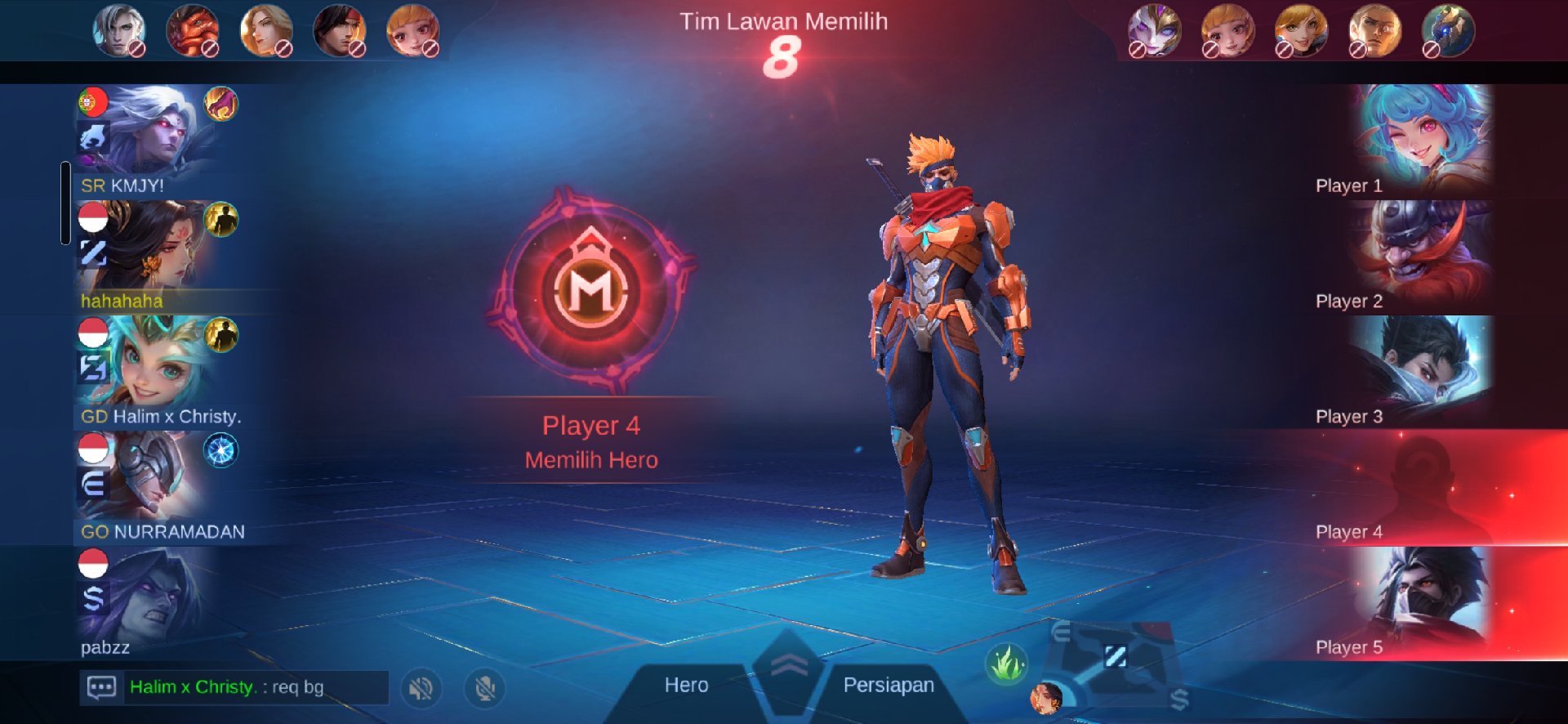Toggle the muted microphone icon
The image size is (1568, 724).
point(485,688)
